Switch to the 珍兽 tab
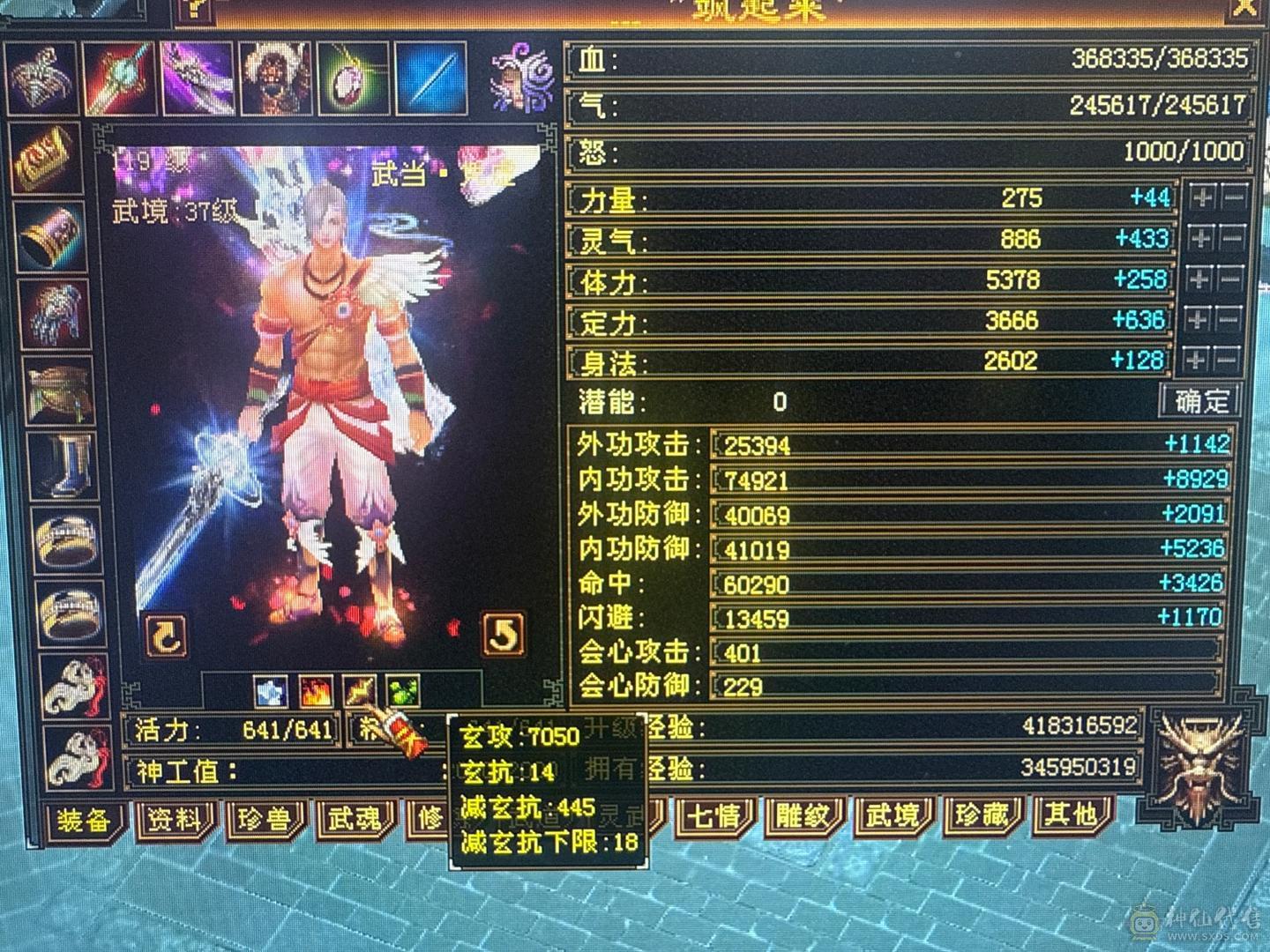 coord(264,820)
